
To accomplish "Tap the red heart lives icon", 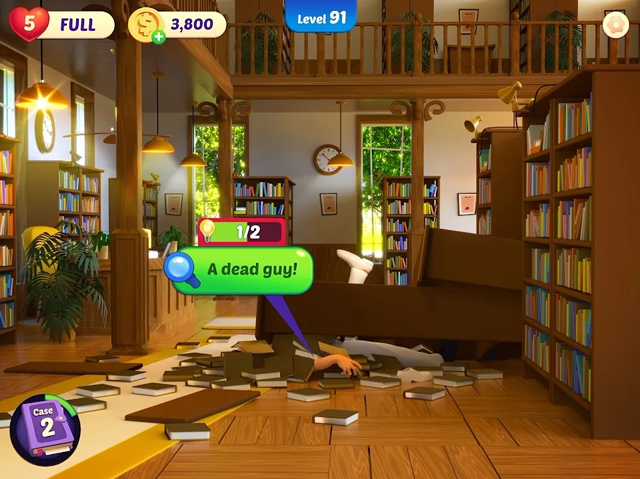I will pos(28,23).
